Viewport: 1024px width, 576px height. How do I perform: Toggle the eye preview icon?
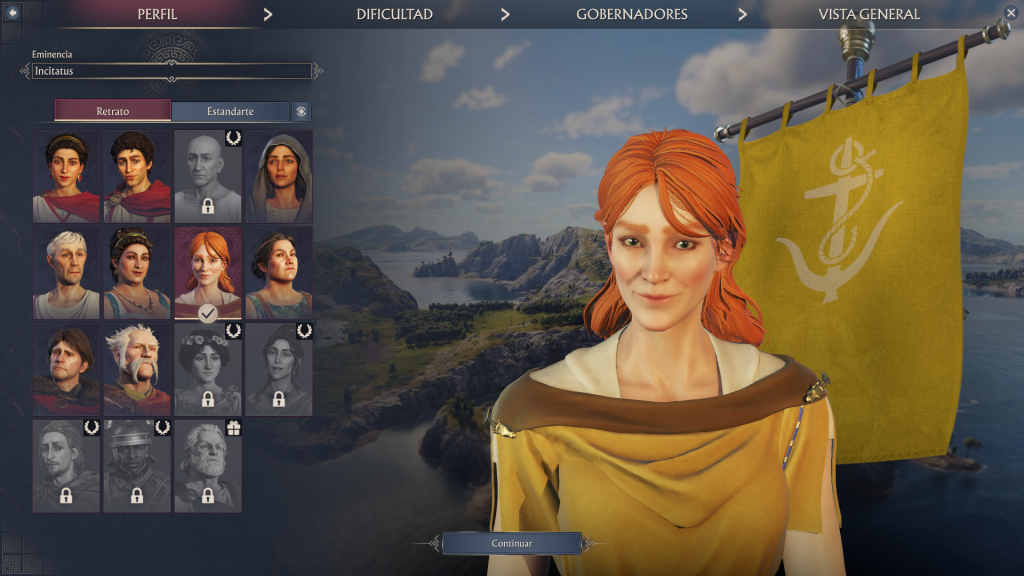click(x=301, y=111)
